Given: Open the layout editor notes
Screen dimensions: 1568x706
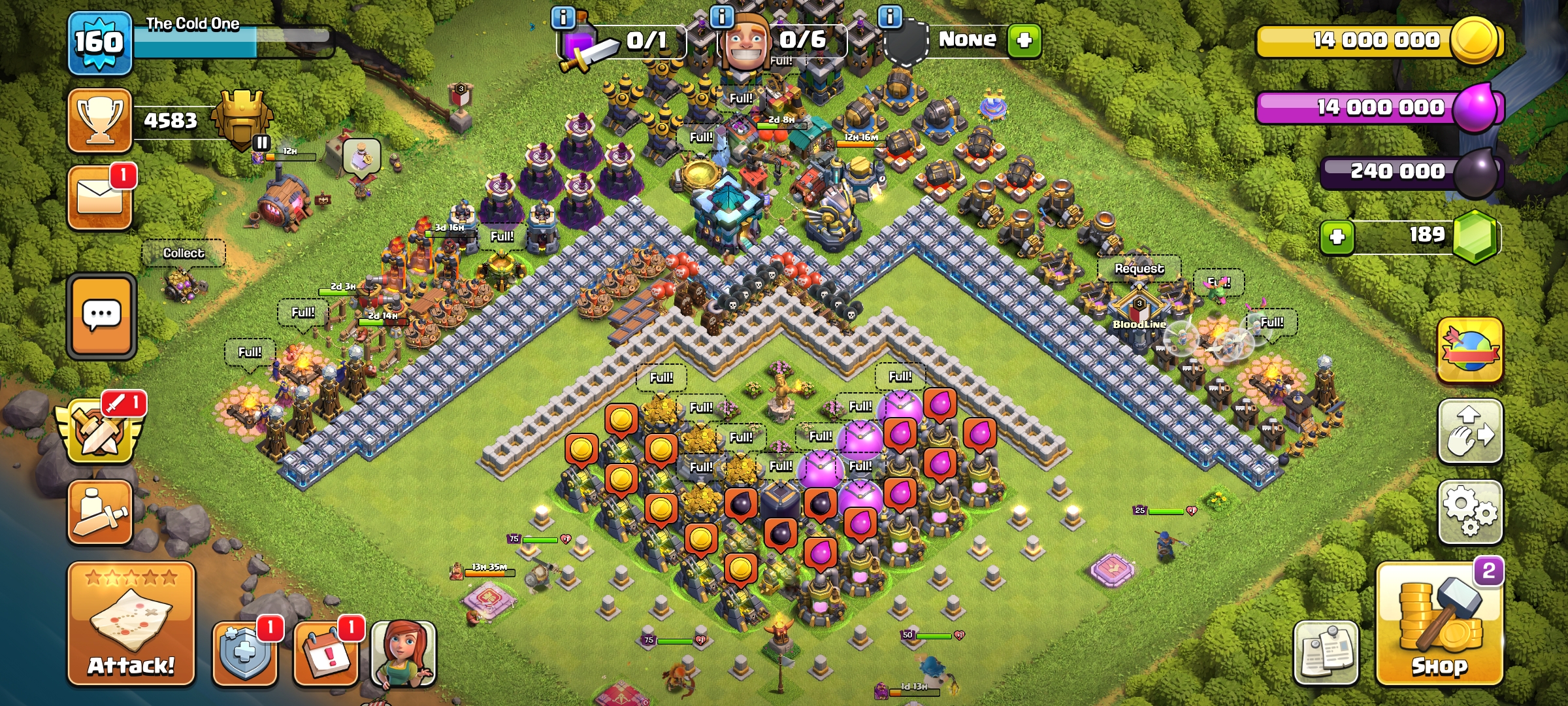Looking at the screenshot, I should pyautogui.click(x=1326, y=652).
